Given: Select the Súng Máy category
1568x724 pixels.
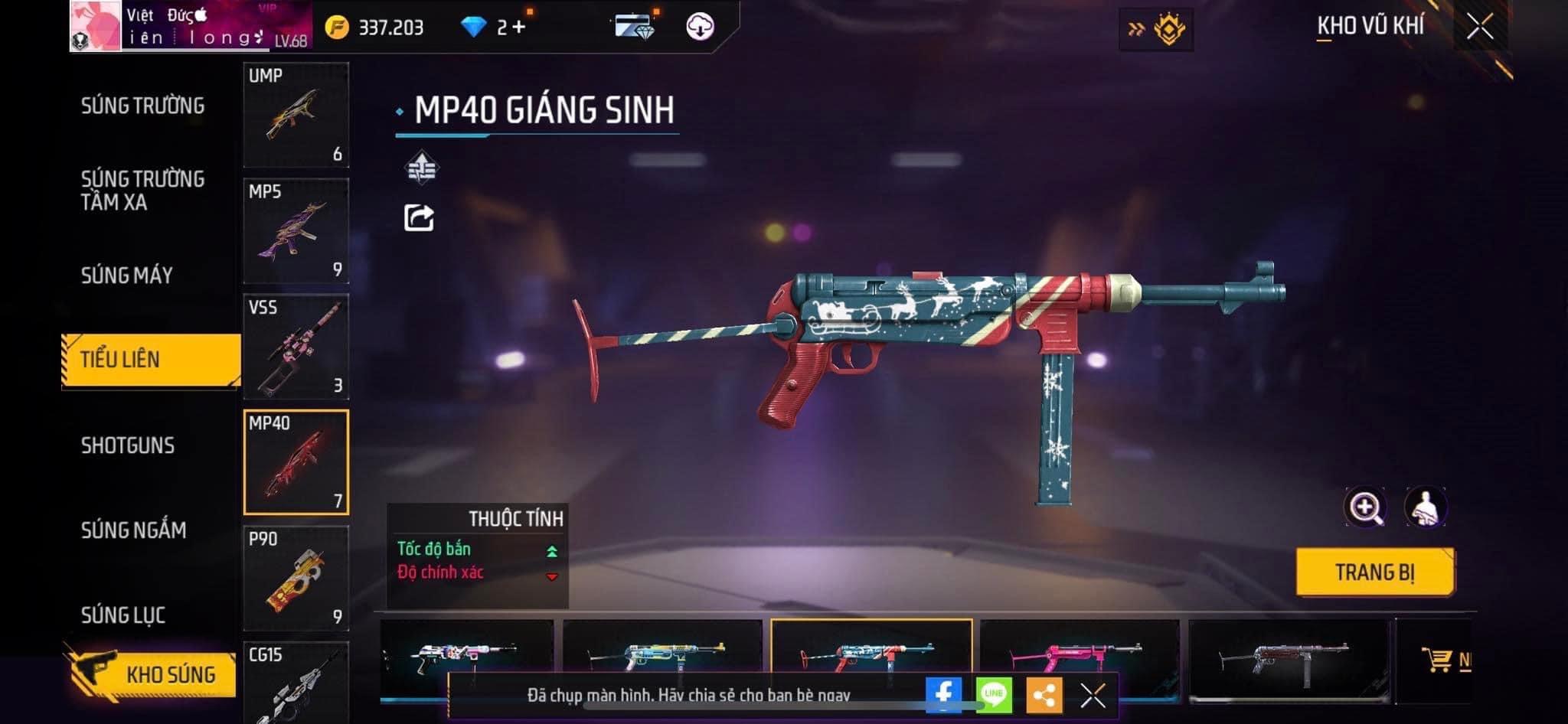Looking at the screenshot, I should (x=127, y=276).
